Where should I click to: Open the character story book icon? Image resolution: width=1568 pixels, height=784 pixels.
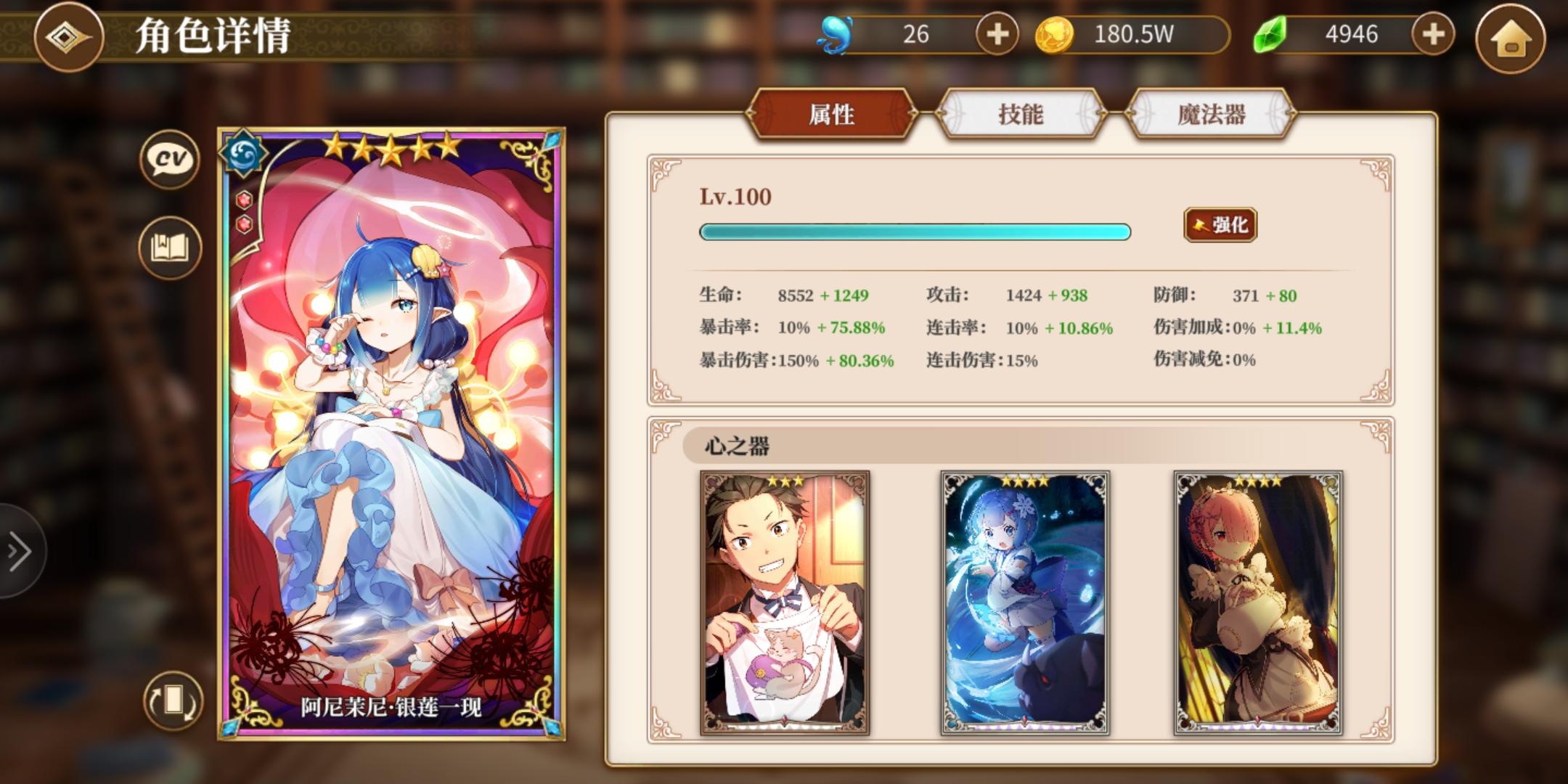point(168,248)
